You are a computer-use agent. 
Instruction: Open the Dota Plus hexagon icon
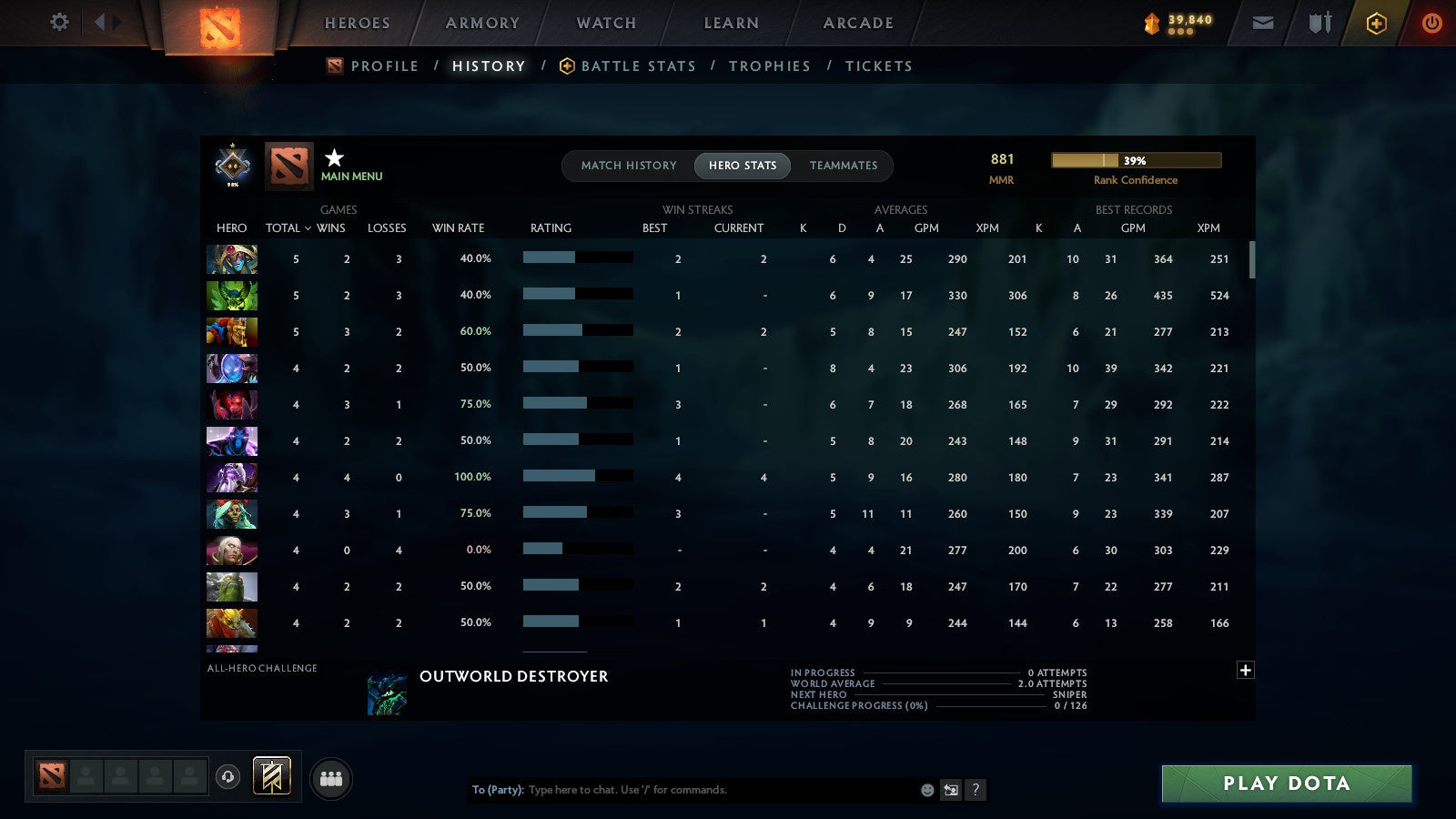pos(1374,23)
